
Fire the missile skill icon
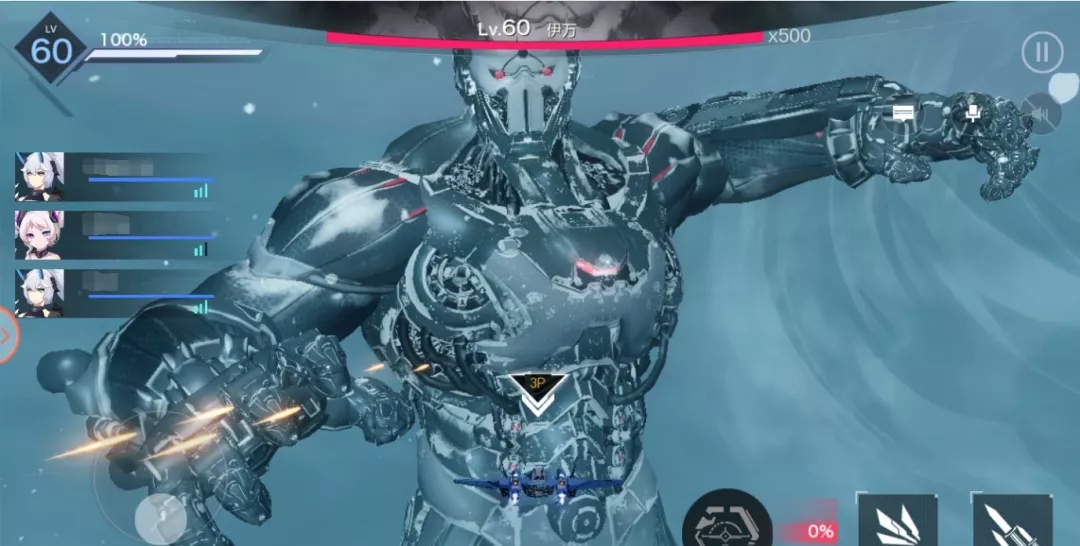[1011, 522]
